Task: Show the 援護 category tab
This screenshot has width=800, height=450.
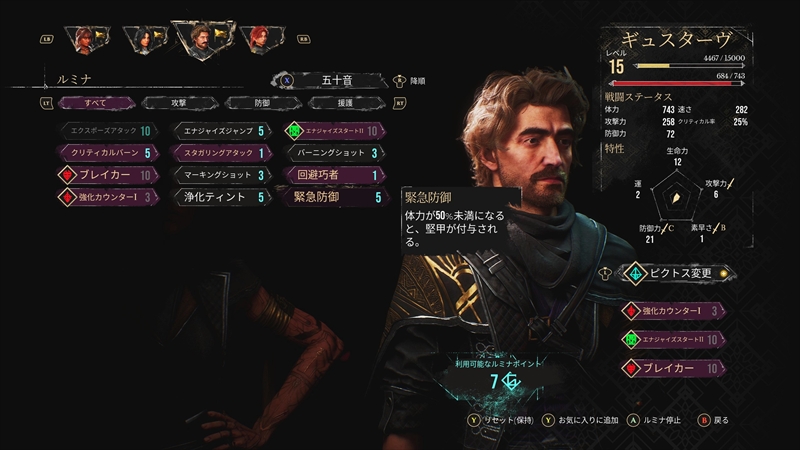Action: click(343, 102)
